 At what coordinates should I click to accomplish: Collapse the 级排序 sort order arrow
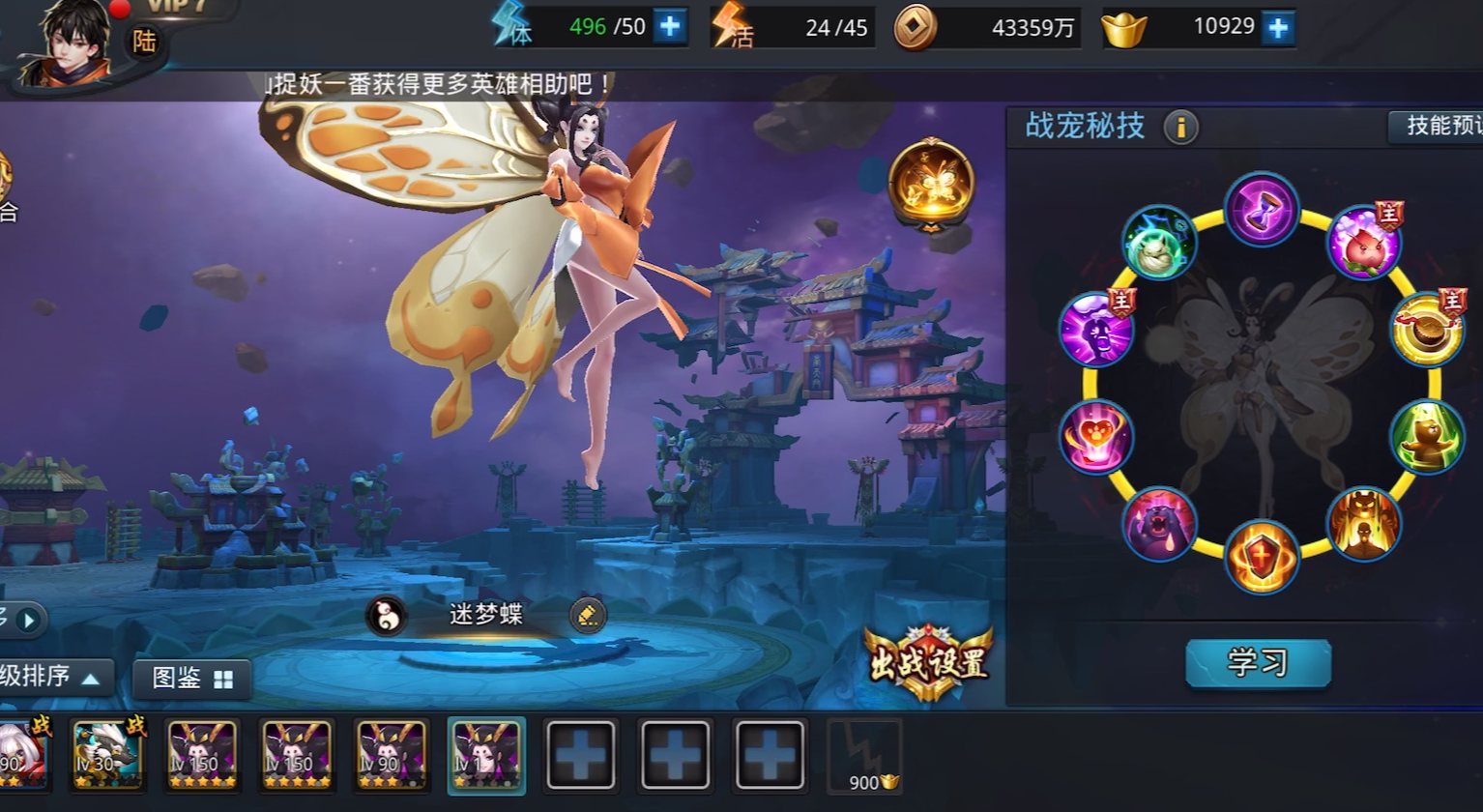coord(92,678)
